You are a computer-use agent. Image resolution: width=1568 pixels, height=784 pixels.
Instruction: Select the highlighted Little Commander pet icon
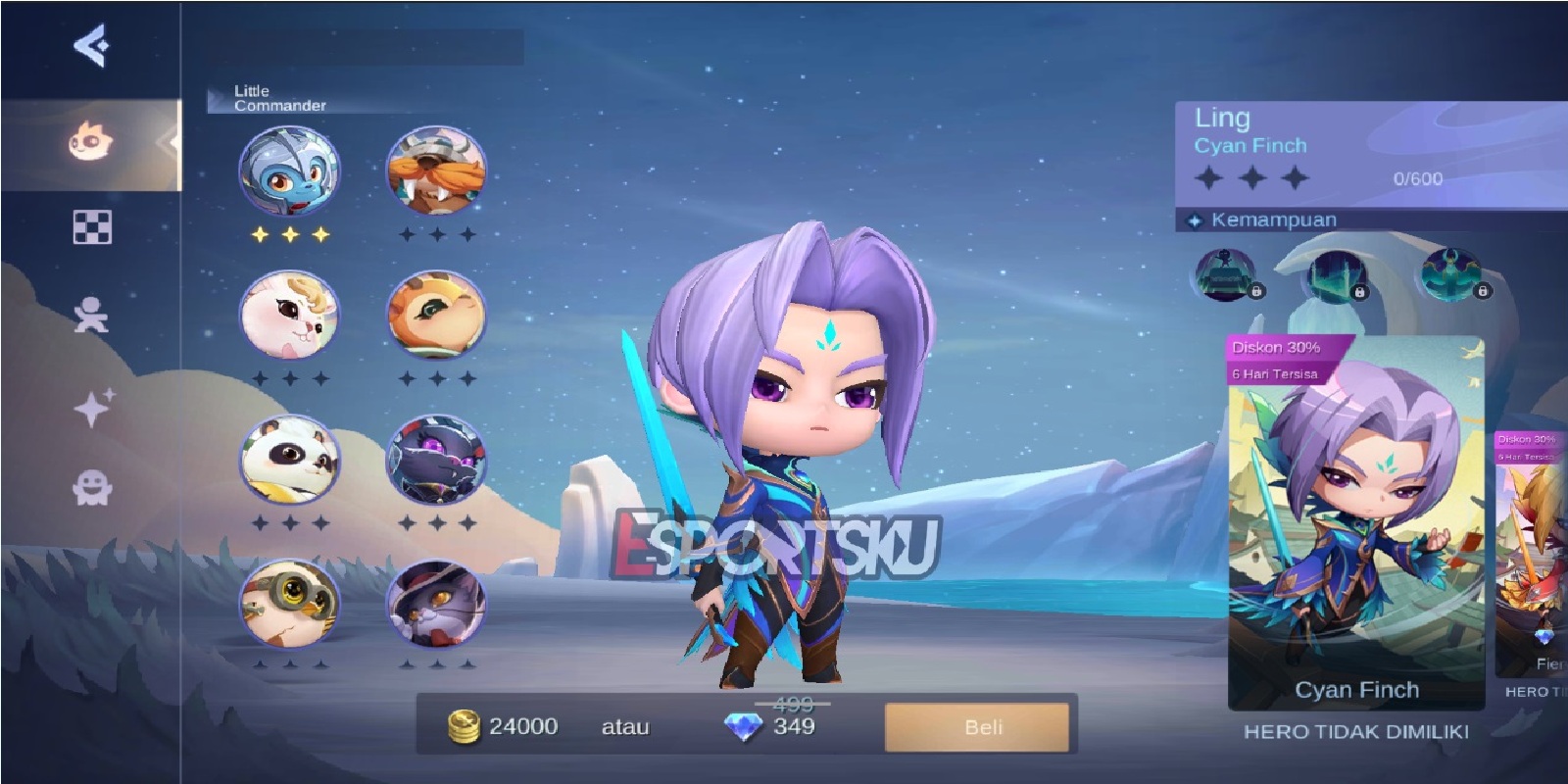(289, 176)
